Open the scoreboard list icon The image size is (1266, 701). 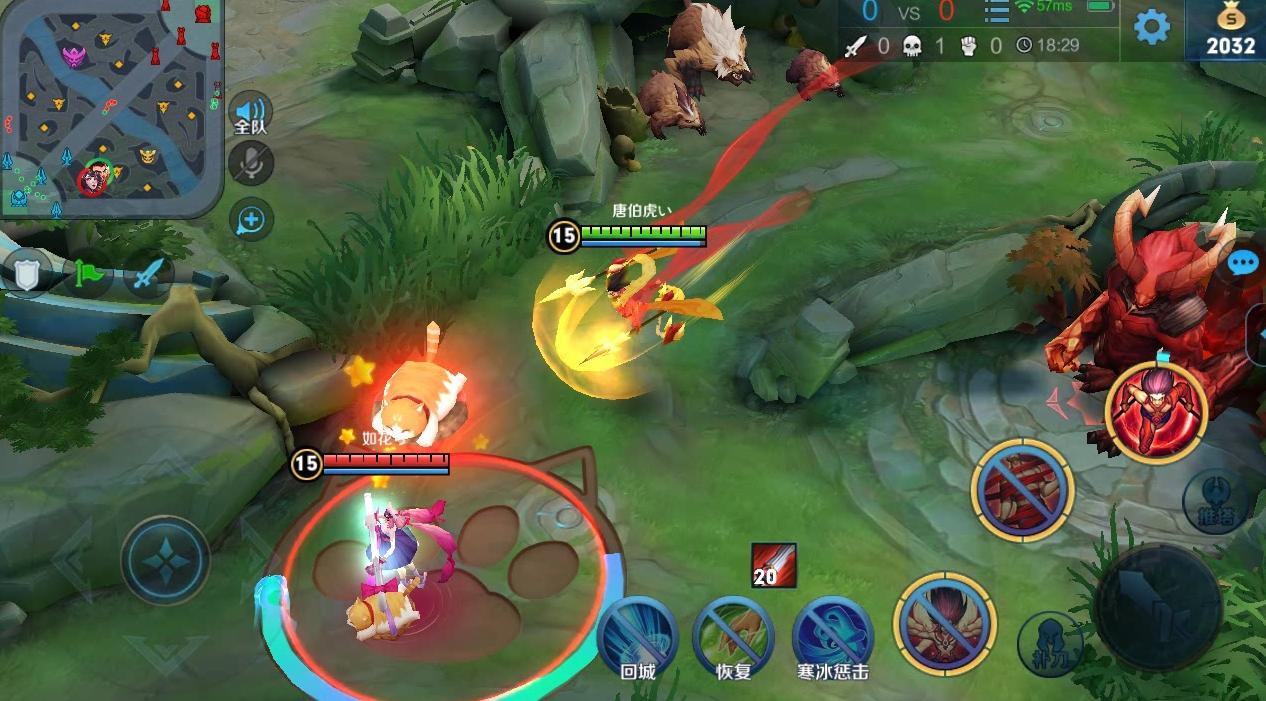(996, 13)
